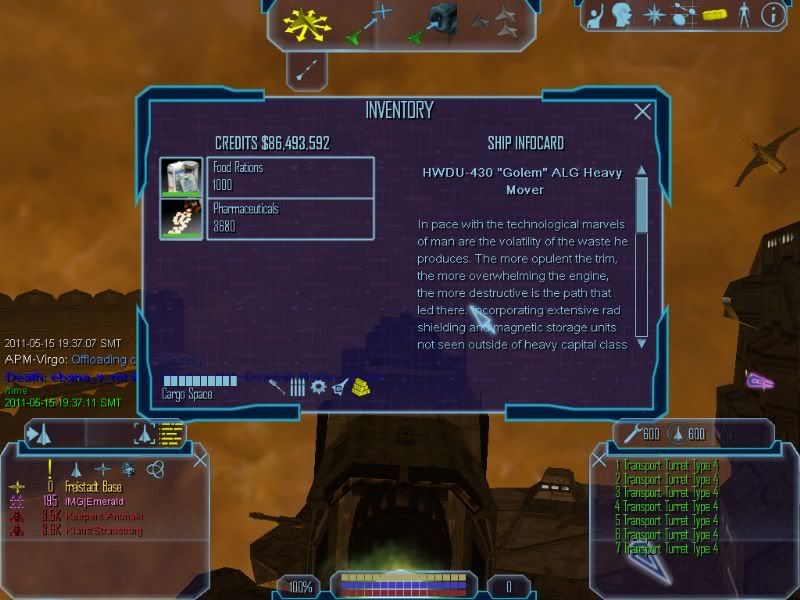Show the internal equipment gear filter

pyautogui.click(x=318, y=387)
